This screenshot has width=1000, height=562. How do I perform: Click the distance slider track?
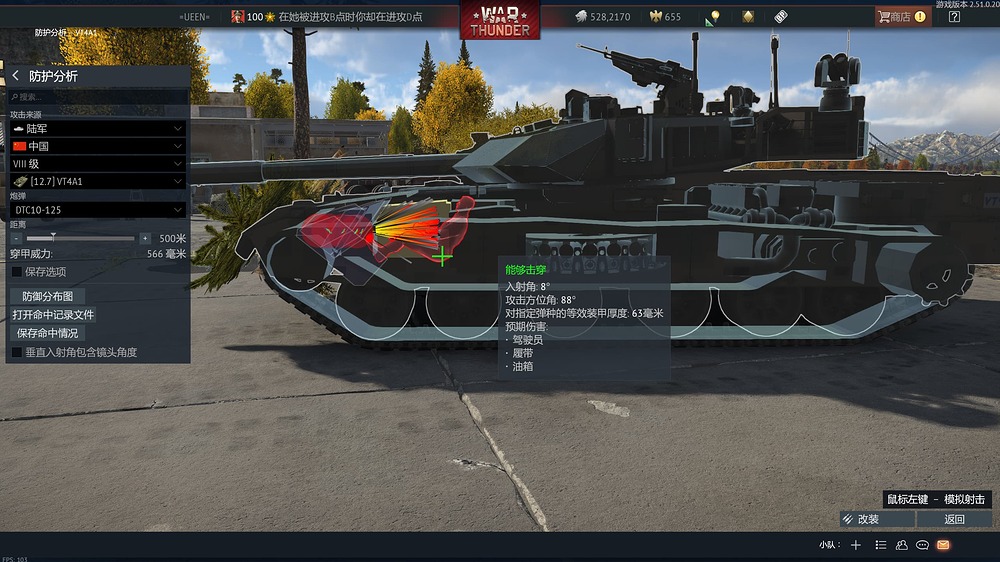[80, 239]
